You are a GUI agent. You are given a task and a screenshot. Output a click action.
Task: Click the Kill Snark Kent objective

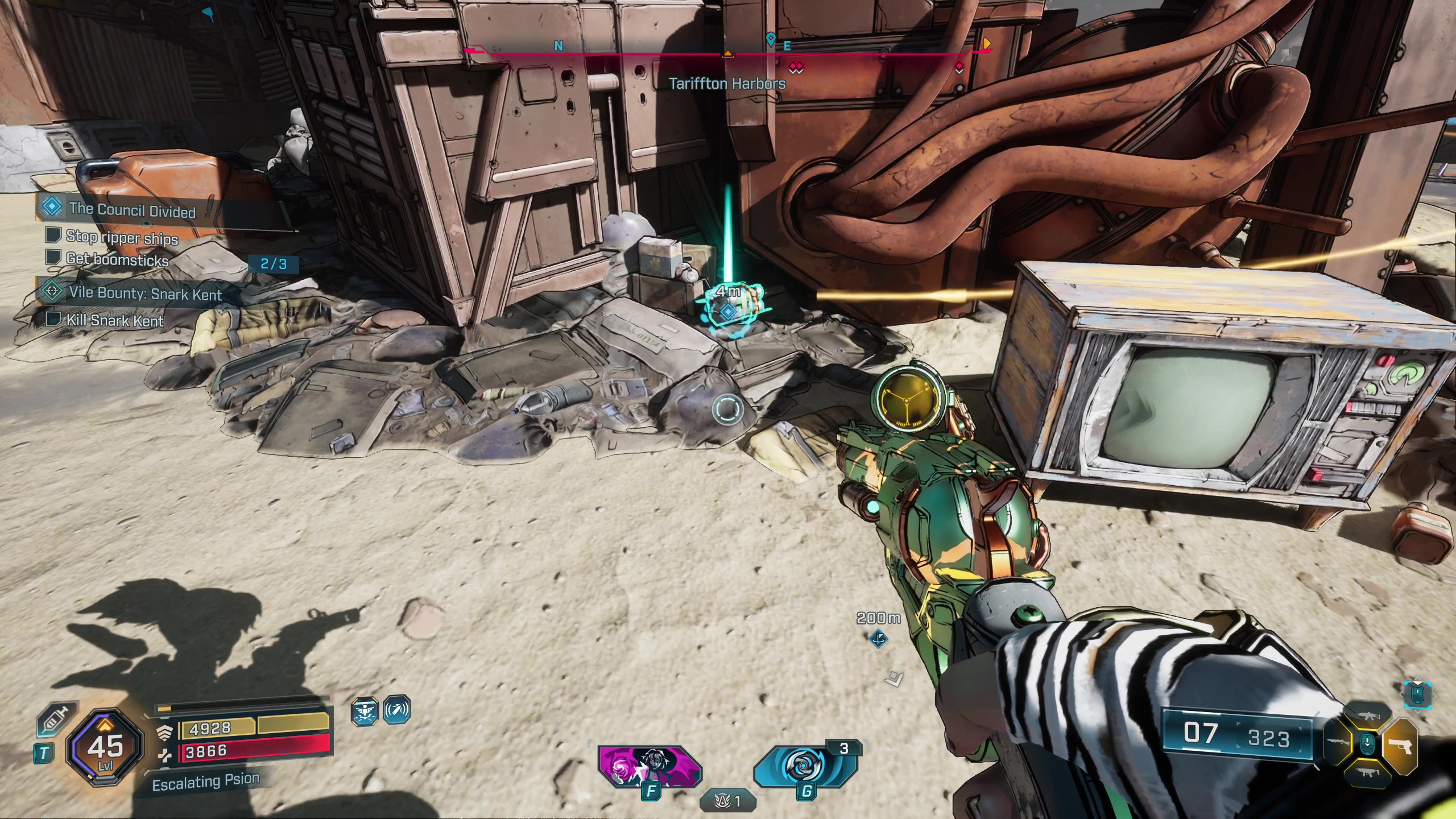point(115,320)
